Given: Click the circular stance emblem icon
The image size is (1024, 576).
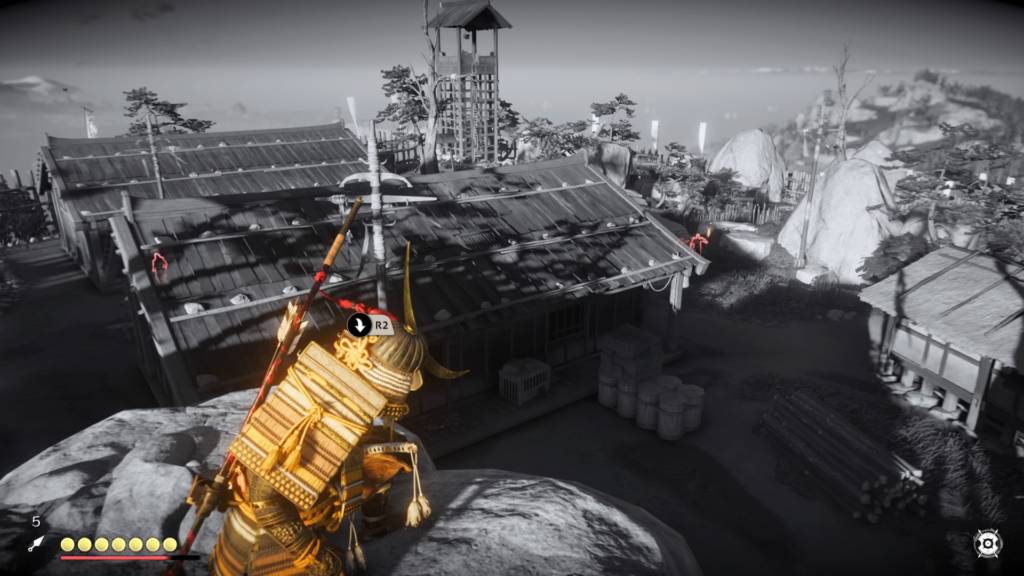Looking at the screenshot, I should click(987, 543).
